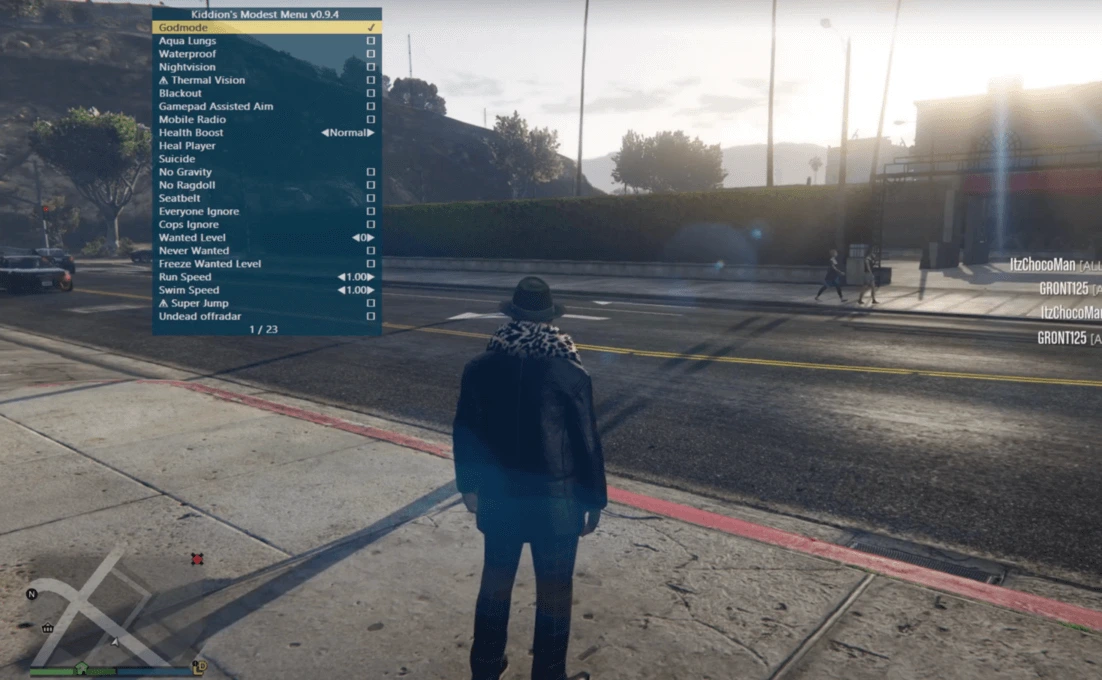Enable the Mobile Radio option
This screenshot has width=1102, height=680.
coord(370,120)
